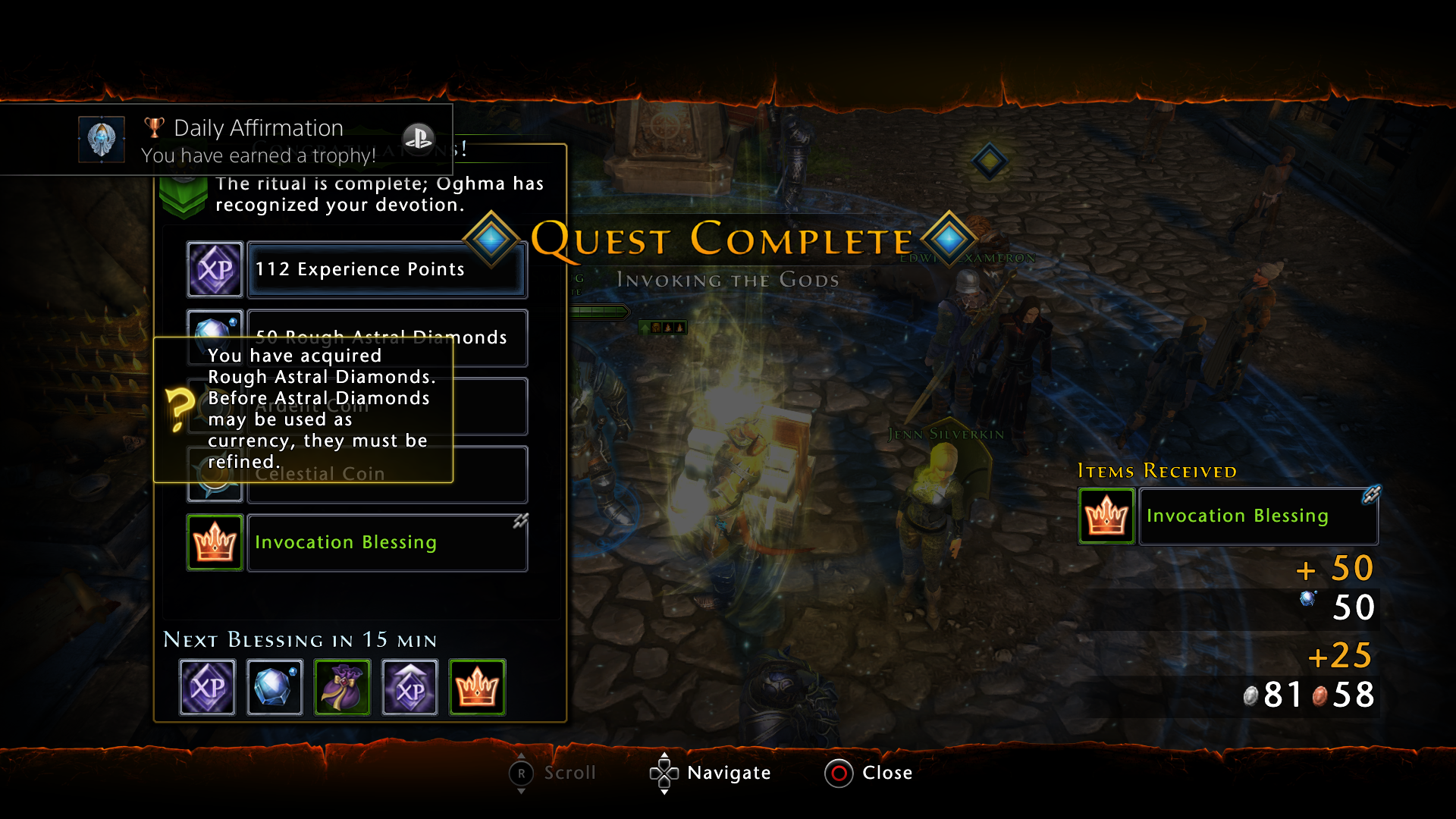Click the crown icon beside Items Received
Image resolution: width=1456 pixels, height=819 pixels.
[1106, 516]
